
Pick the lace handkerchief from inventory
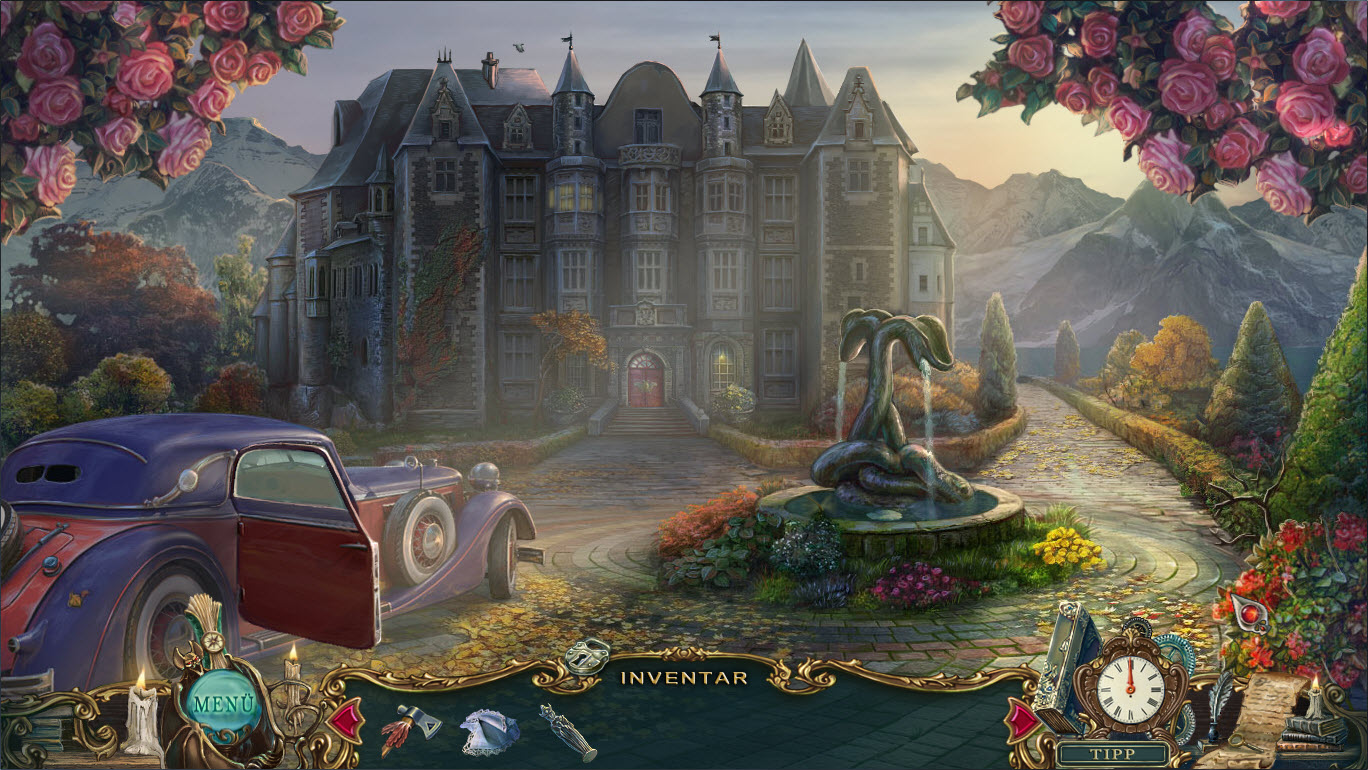(x=489, y=733)
